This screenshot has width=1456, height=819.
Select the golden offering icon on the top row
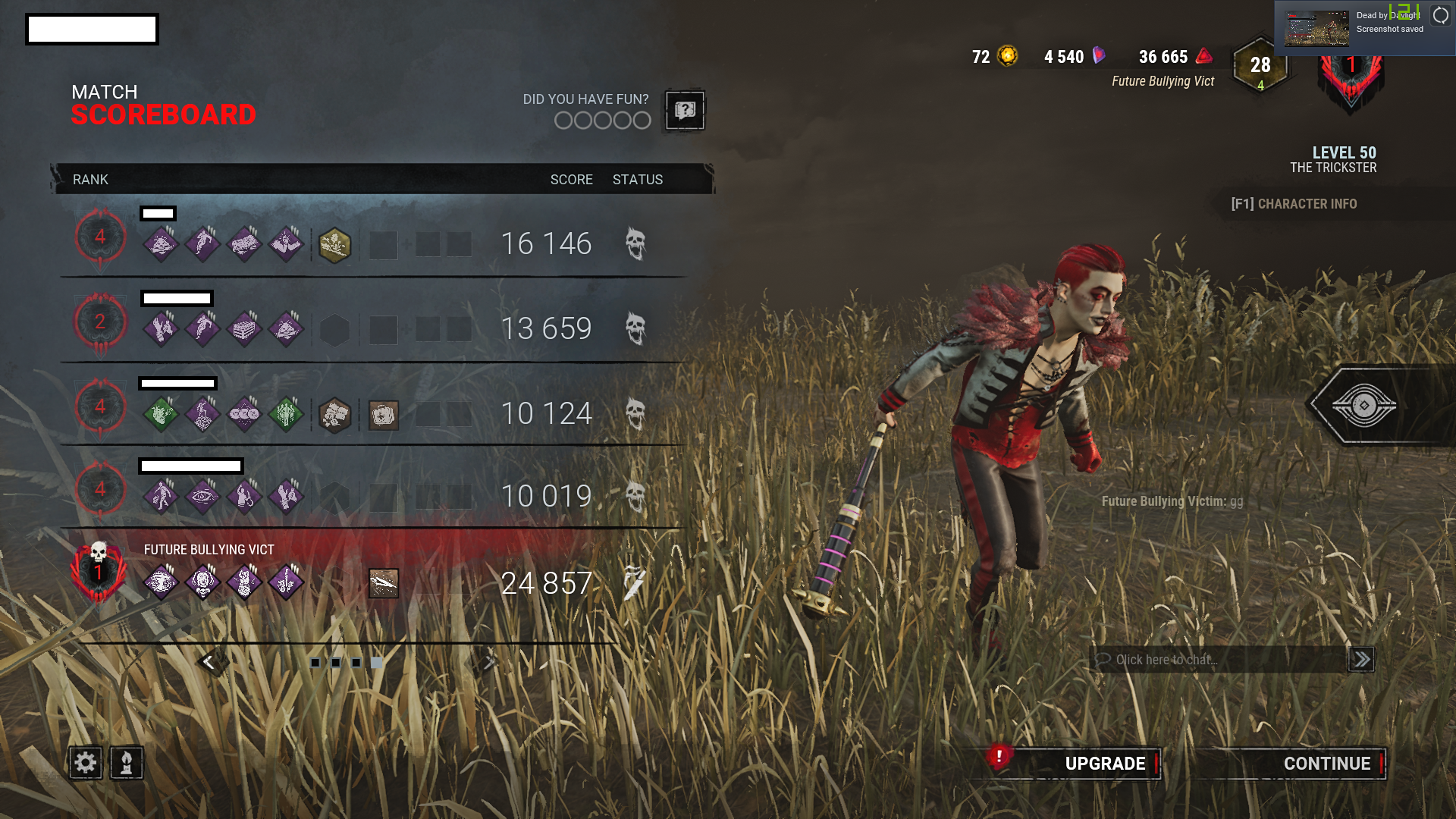click(336, 245)
